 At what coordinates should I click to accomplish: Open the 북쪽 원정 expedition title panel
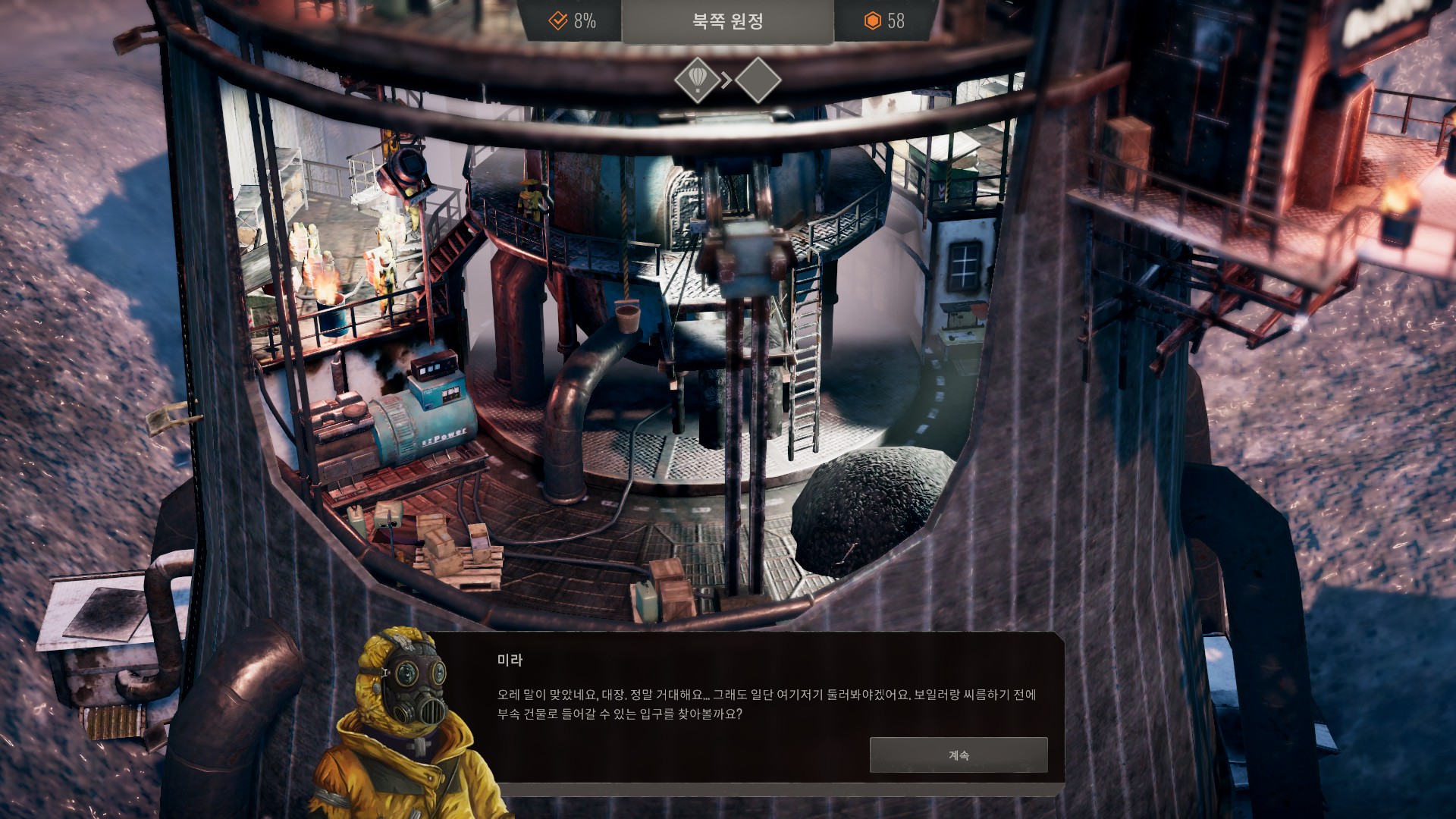click(x=727, y=21)
